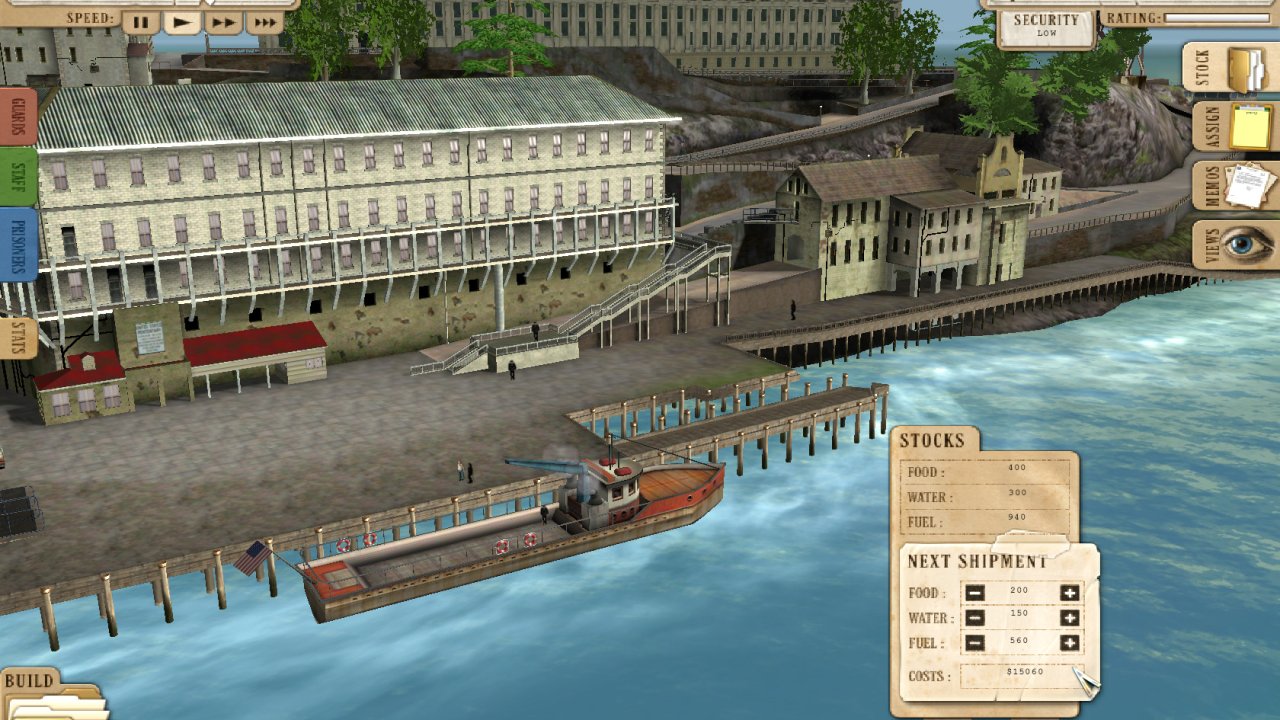Image resolution: width=1280 pixels, height=720 pixels.
Task: Set game speed to fast forward
Action: point(223,22)
